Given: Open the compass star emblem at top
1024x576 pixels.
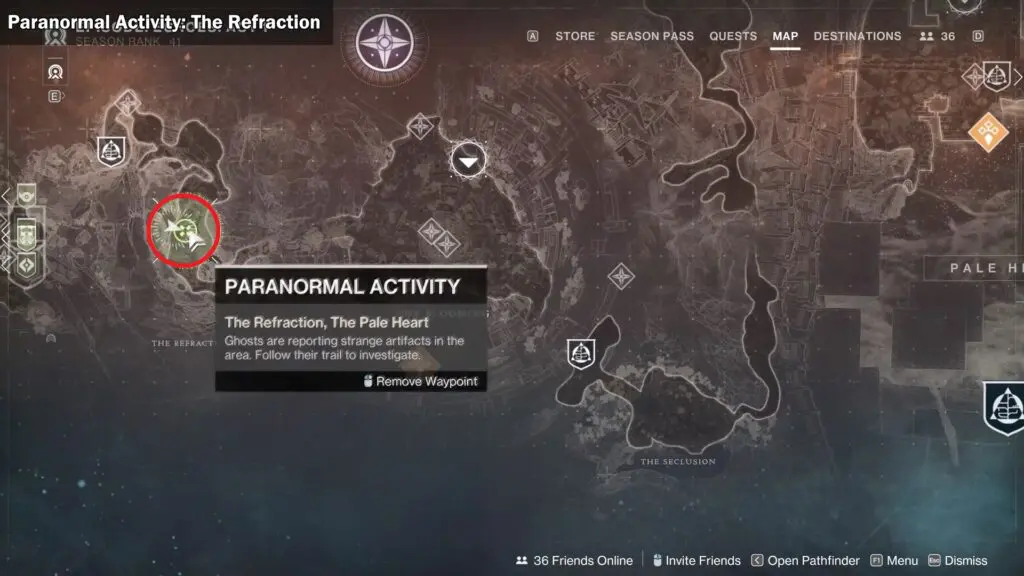Looking at the screenshot, I should [389, 45].
